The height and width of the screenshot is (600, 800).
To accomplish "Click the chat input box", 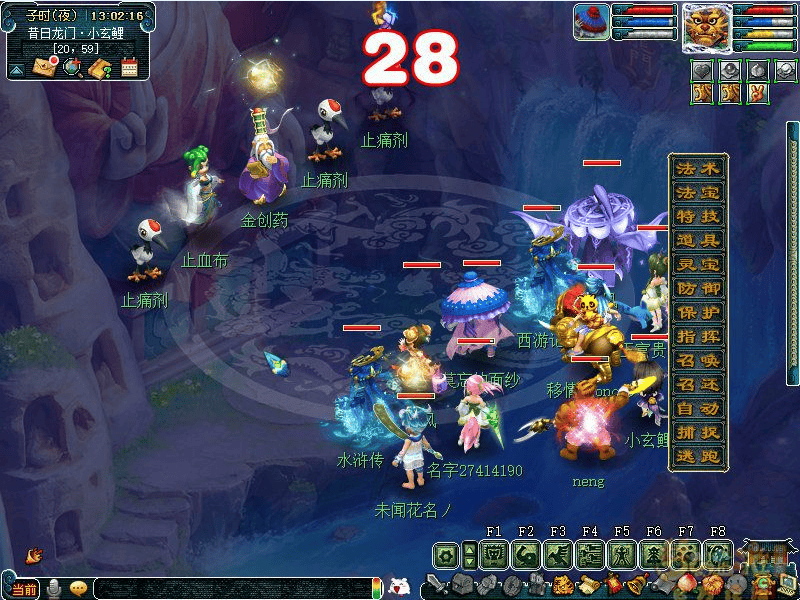I will (230, 589).
